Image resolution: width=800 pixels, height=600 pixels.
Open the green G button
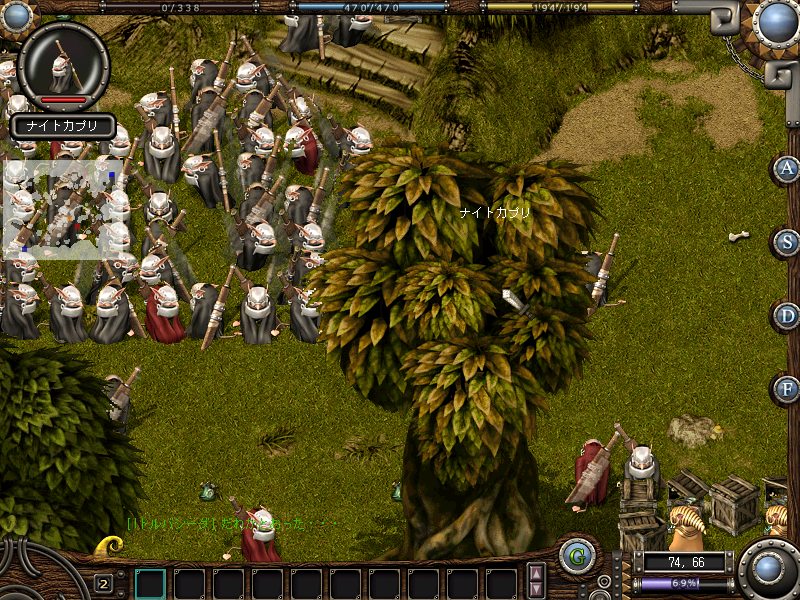(576, 556)
